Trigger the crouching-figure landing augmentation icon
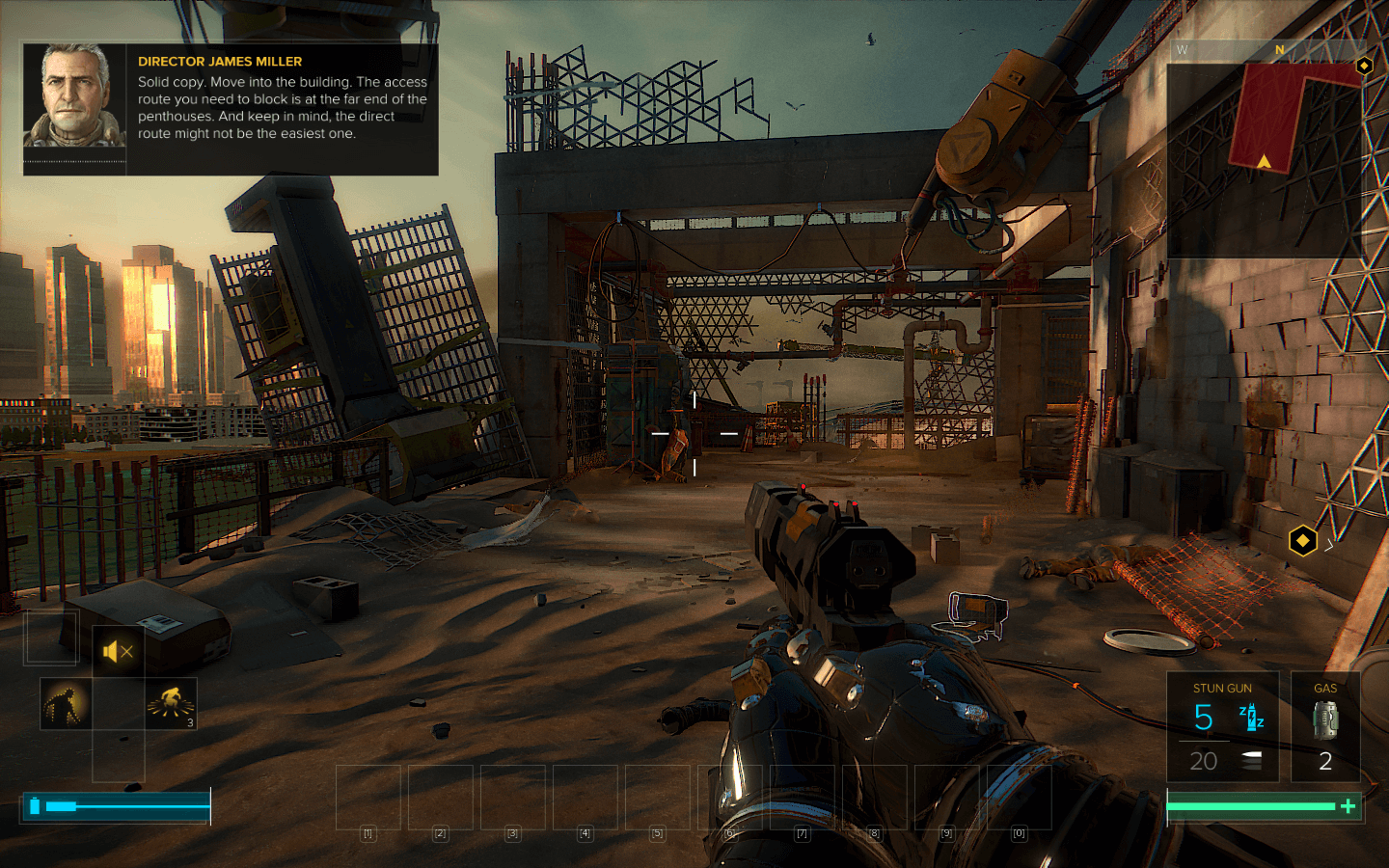 (171, 703)
